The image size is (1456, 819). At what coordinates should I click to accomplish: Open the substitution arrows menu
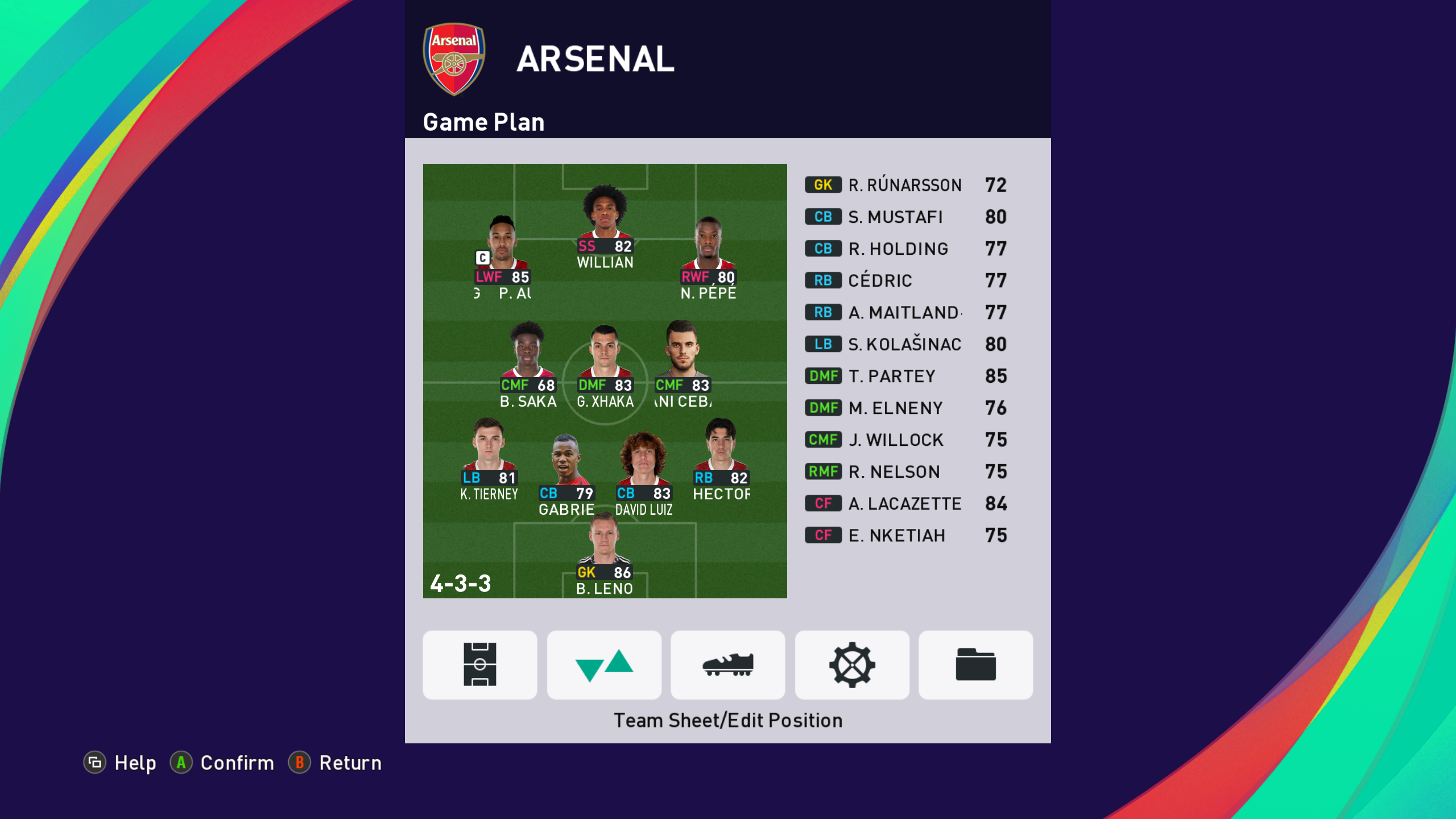[x=604, y=664]
